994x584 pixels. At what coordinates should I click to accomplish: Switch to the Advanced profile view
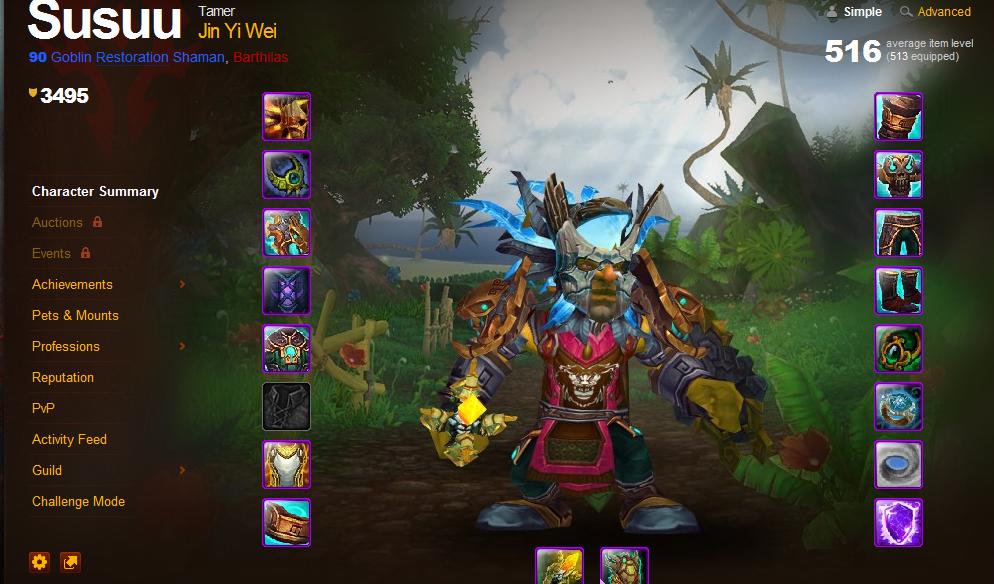pyautogui.click(x=943, y=12)
